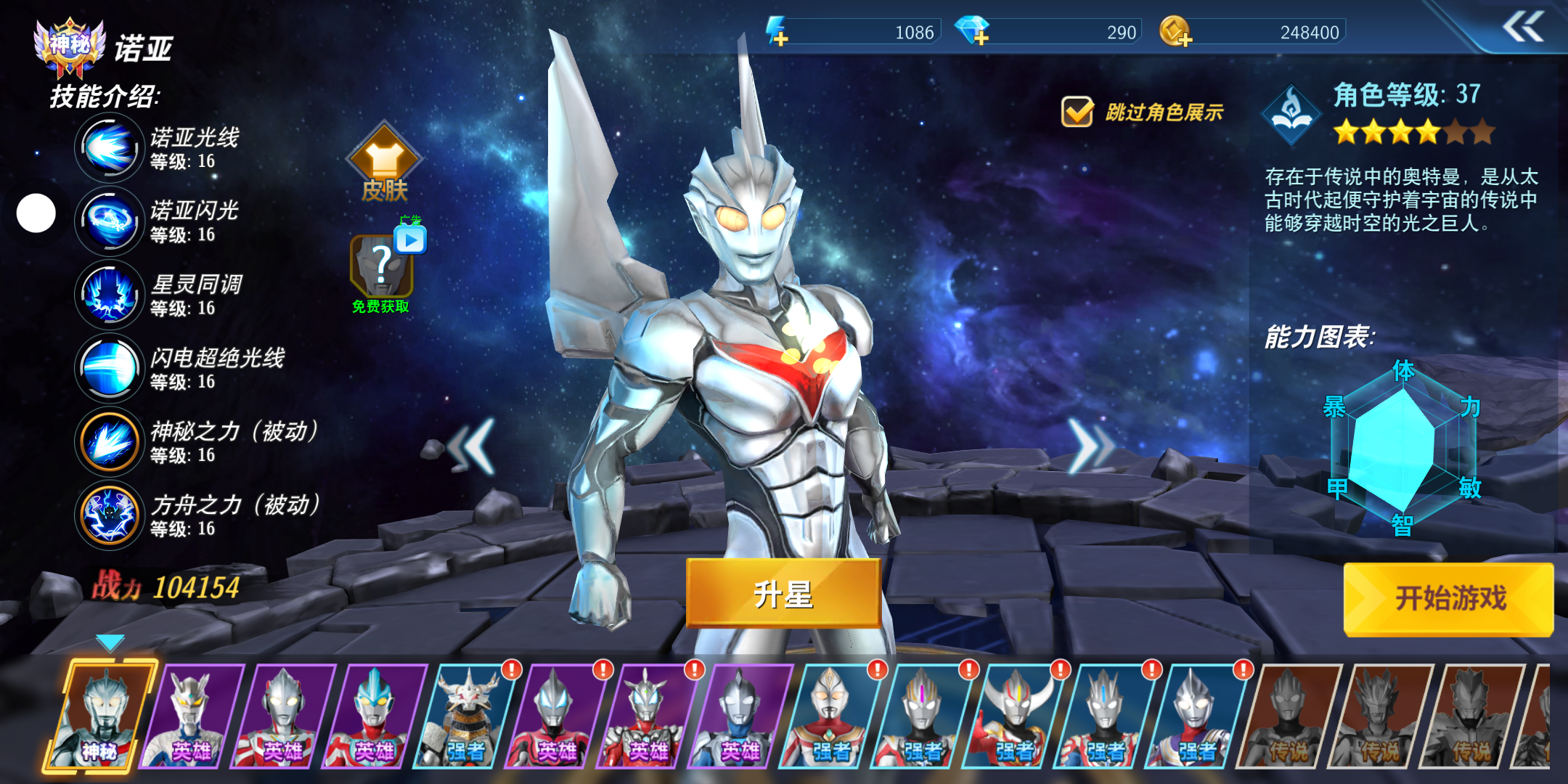Toggle the 跳过角色展示 checkbox
The height and width of the screenshot is (784, 1568).
click(1077, 112)
